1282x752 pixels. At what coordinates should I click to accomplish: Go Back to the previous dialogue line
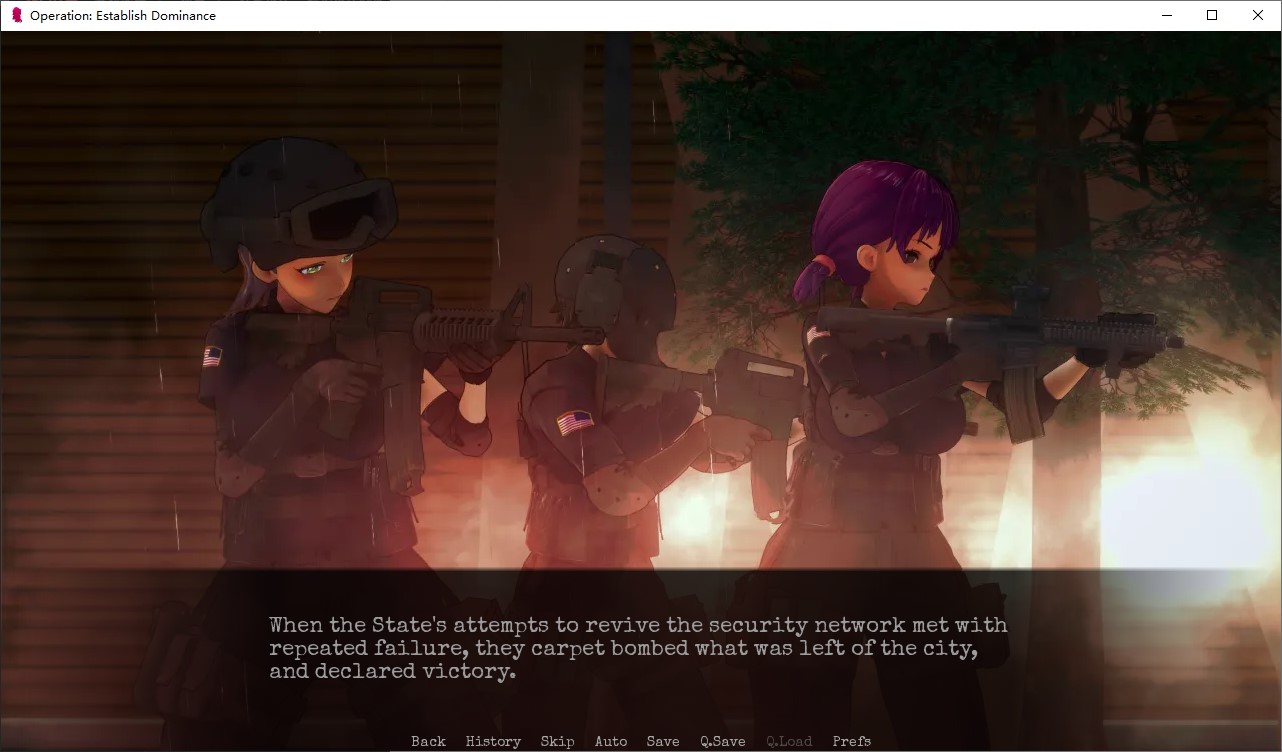pyautogui.click(x=427, y=741)
